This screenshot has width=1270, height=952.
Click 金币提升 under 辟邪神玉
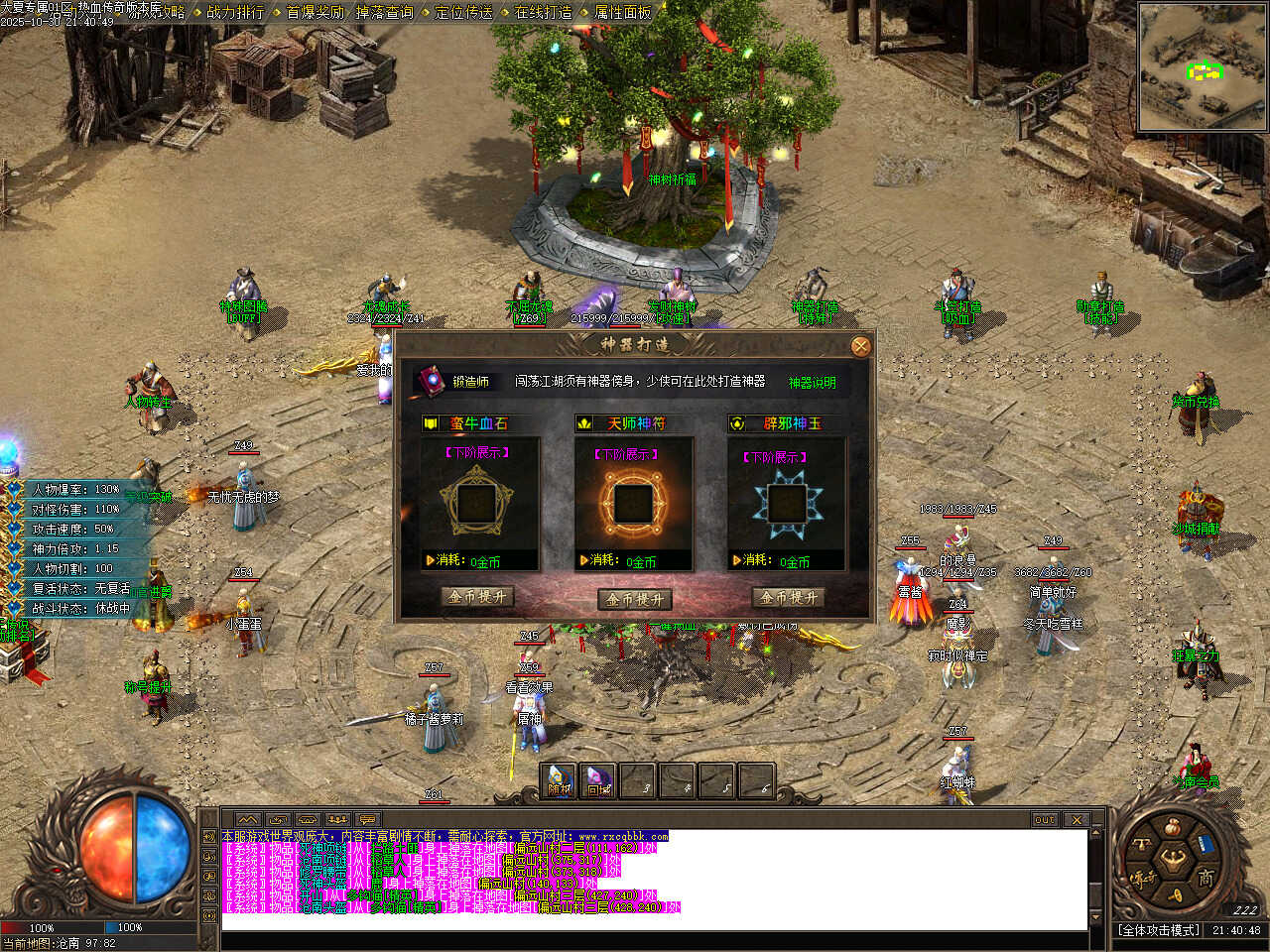click(x=789, y=597)
